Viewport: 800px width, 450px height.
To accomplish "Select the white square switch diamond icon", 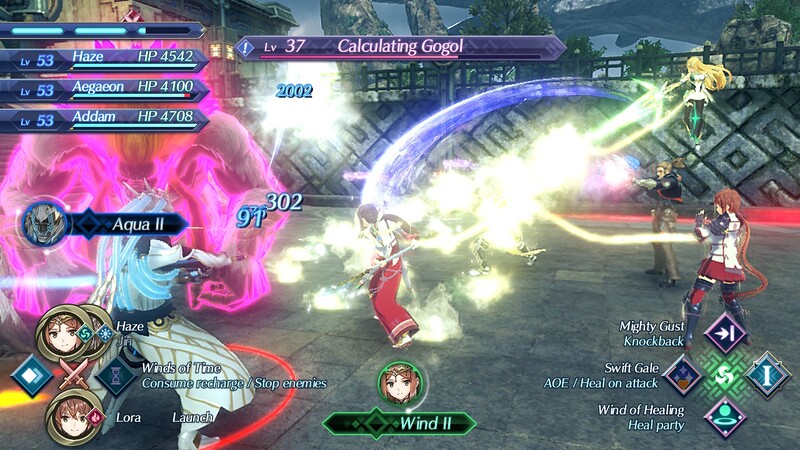I will (x=29, y=376).
